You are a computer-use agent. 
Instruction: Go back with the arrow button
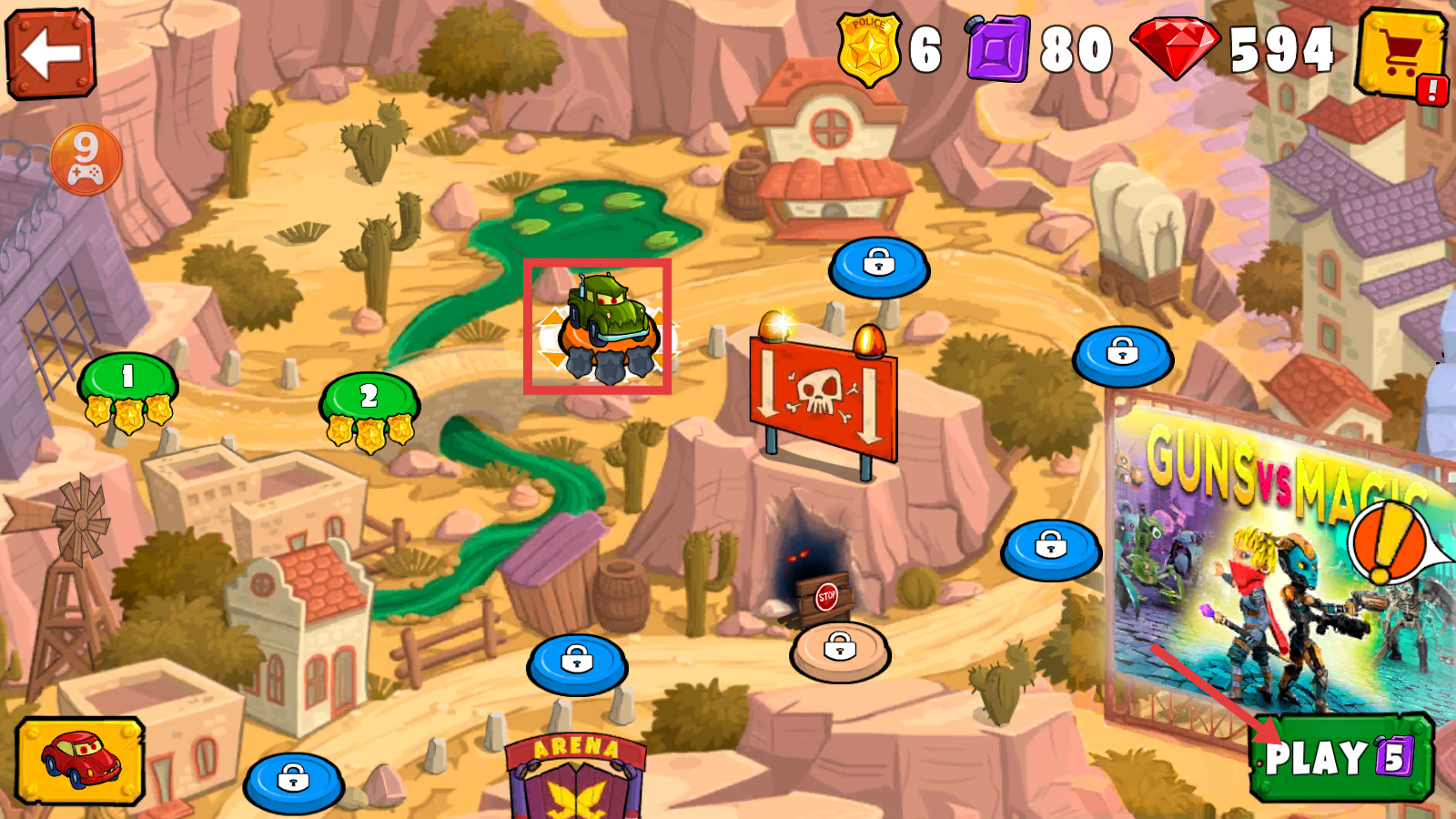(51, 54)
